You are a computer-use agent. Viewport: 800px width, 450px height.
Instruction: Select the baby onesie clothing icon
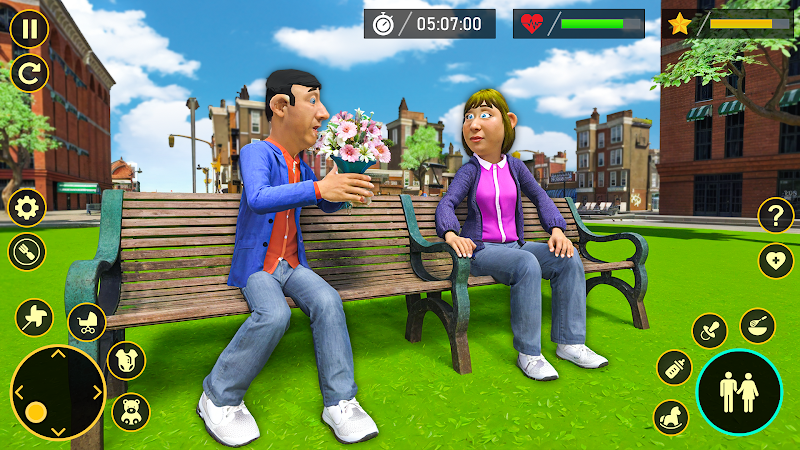click(127, 360)
